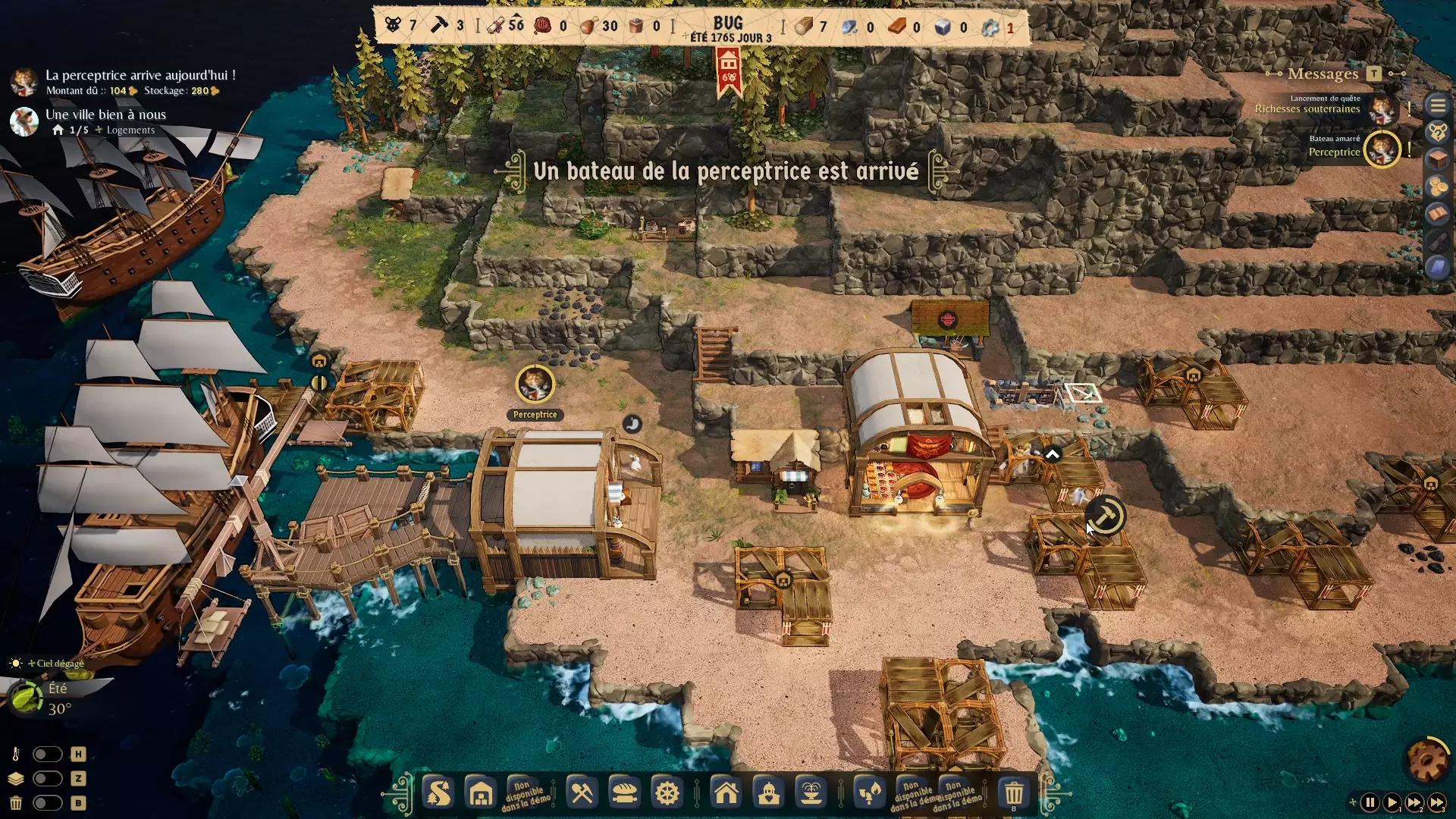The height and width of the screenshot is (819, 1456).
Task: Enable the switch labeled Z
Action: [49, 779]
